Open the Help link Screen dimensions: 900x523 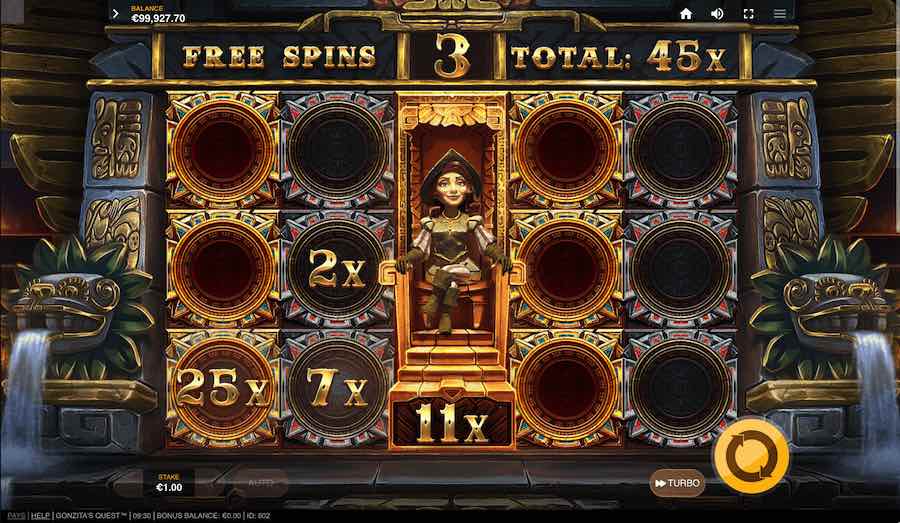pos(40,516)
